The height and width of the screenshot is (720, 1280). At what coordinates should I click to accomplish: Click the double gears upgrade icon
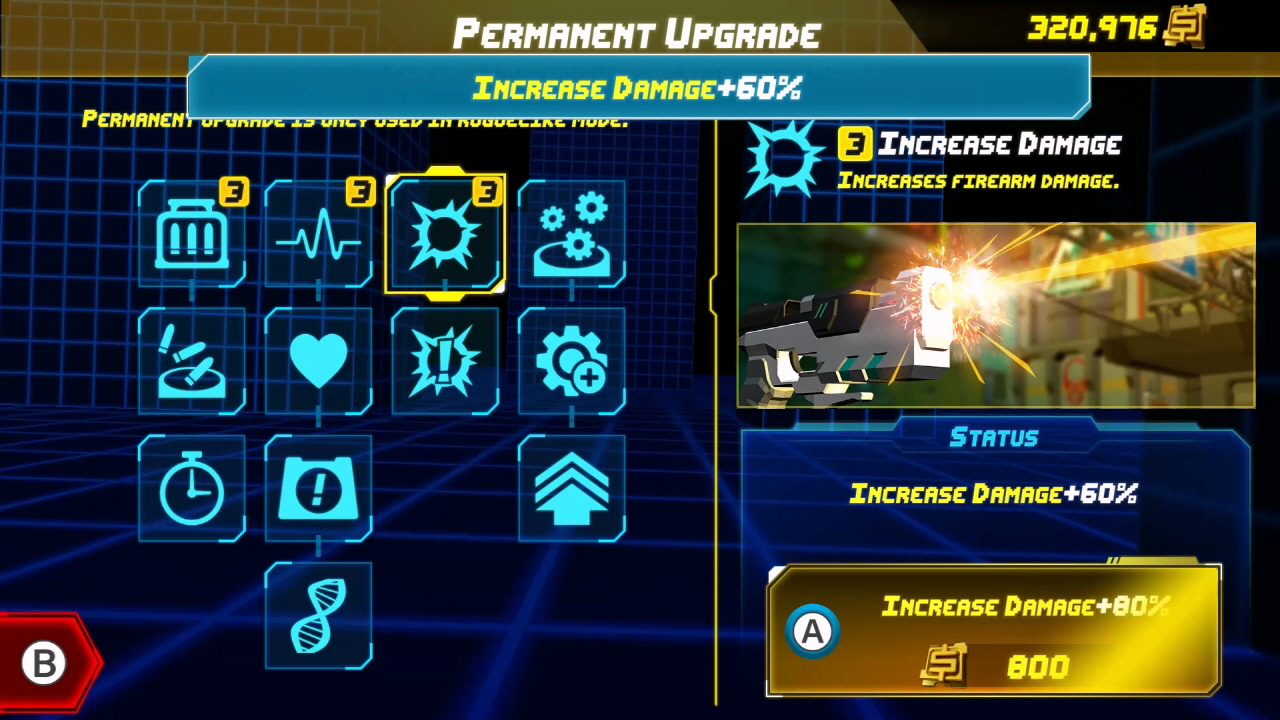(x=572, y=233)
